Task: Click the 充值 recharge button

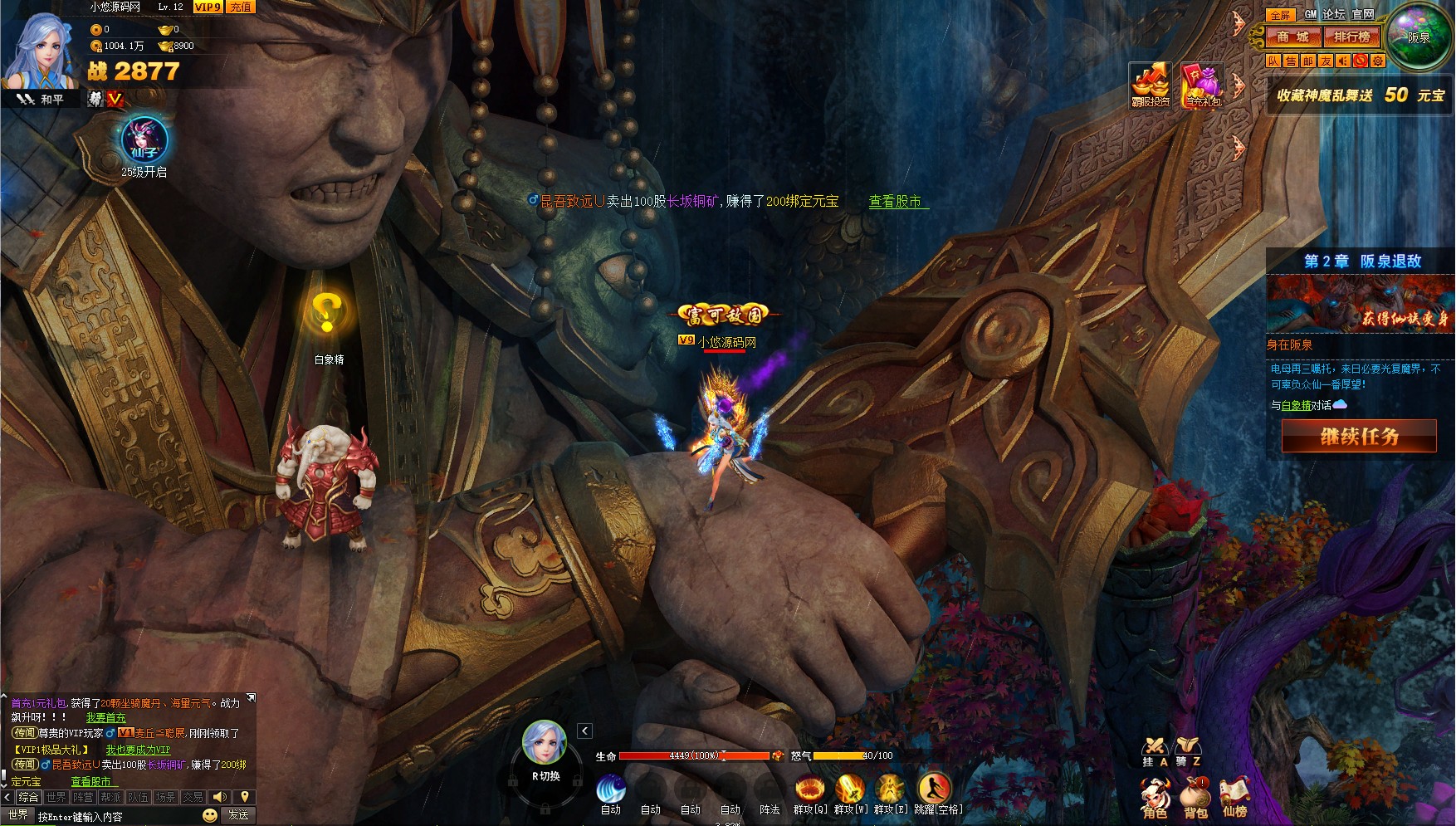Action: (241, 7)
